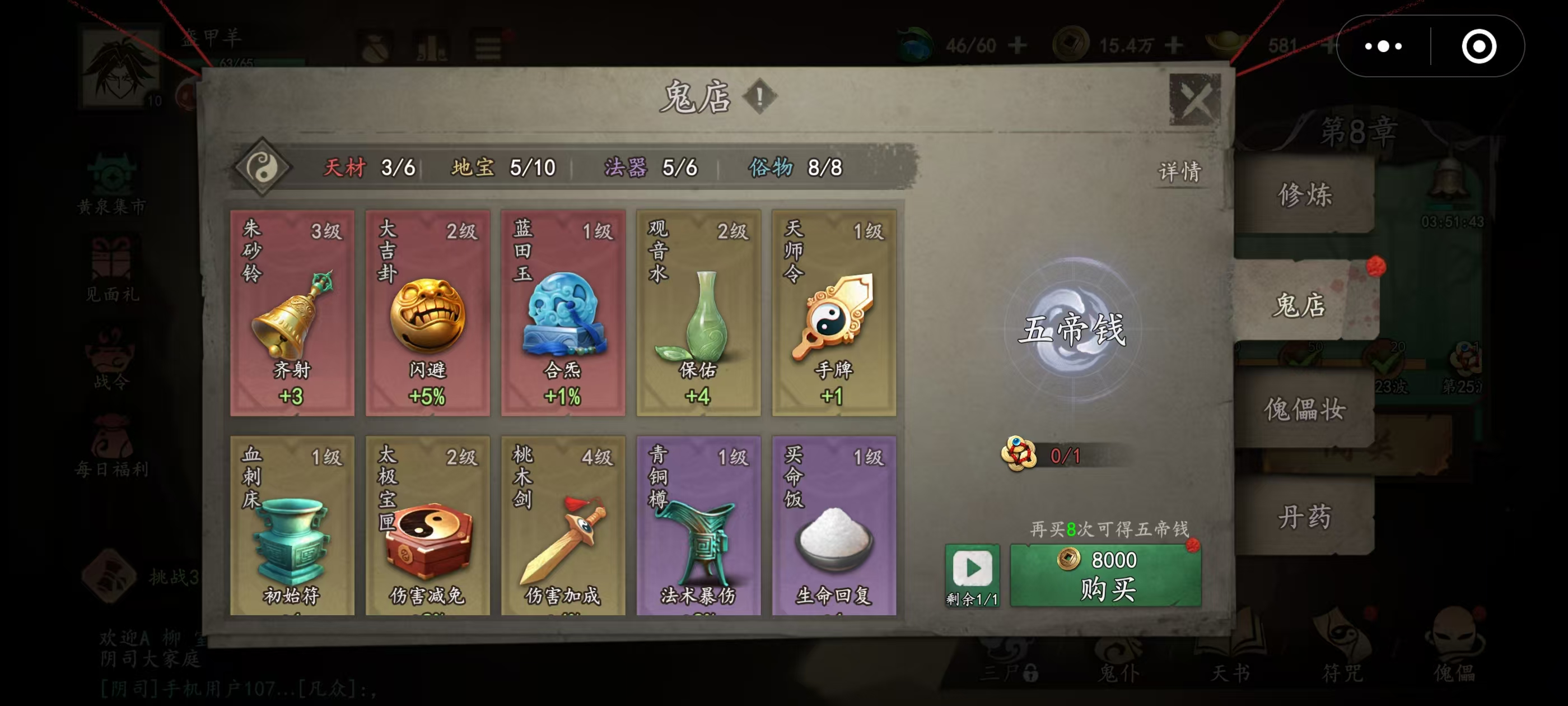The height and width of the screenshot is (706, 1568).
Task: Open 详情 details link
Action: click(x=1179, y=172)
